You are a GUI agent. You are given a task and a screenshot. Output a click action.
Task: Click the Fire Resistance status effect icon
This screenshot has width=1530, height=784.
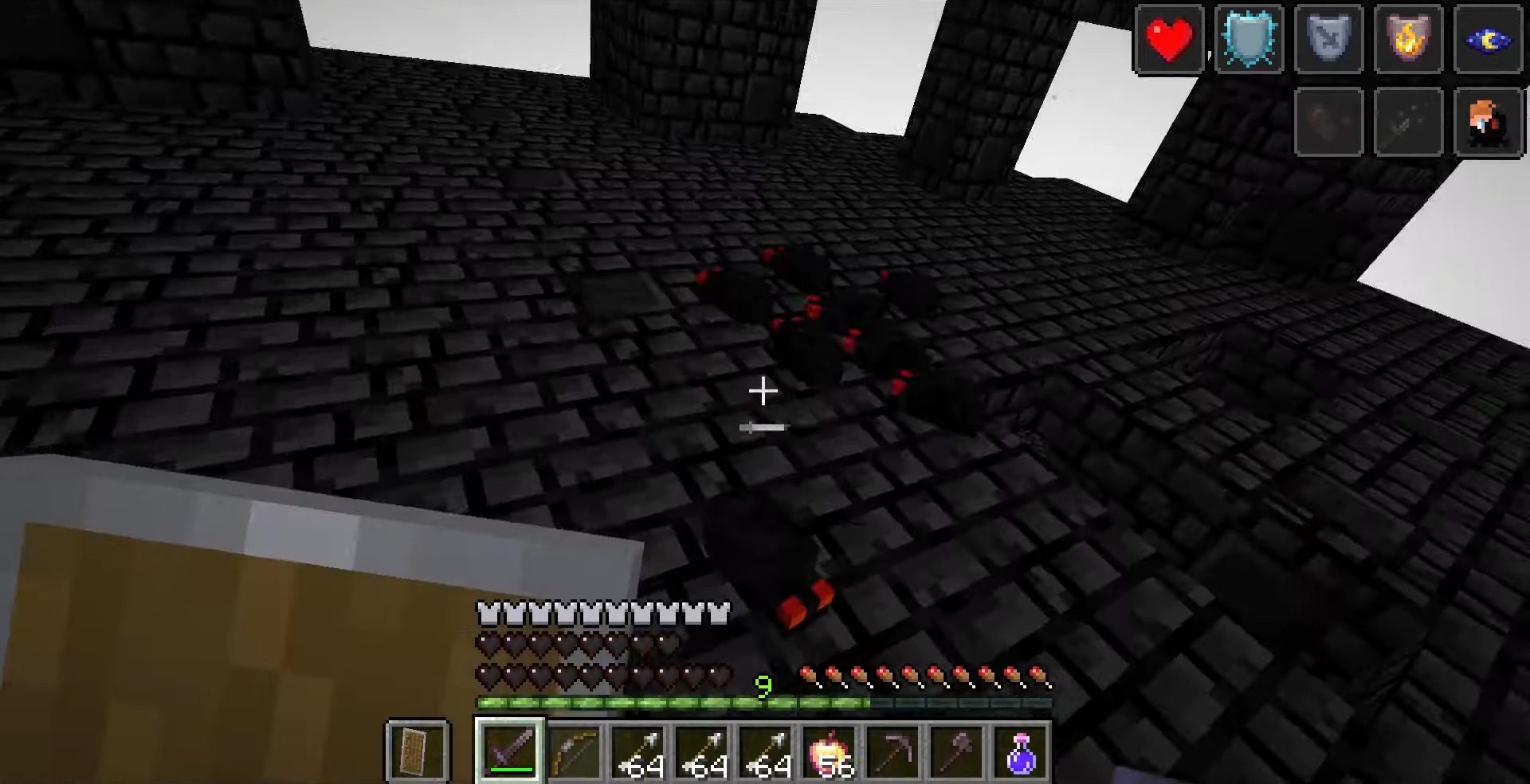tap(1408, 40)
